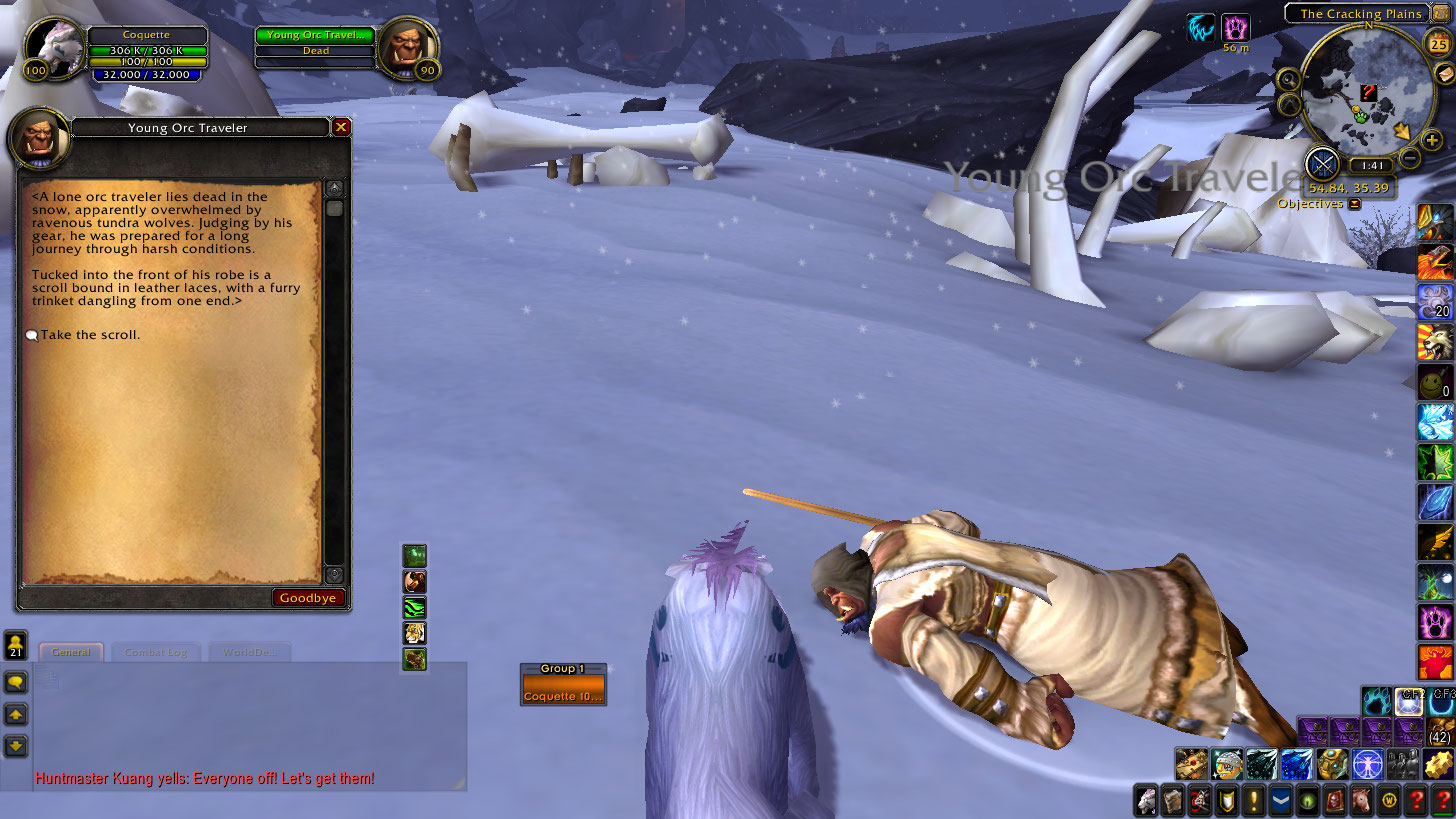
Task: Zoom out the minimap with the minus button
Action: tap(1409, 157)
